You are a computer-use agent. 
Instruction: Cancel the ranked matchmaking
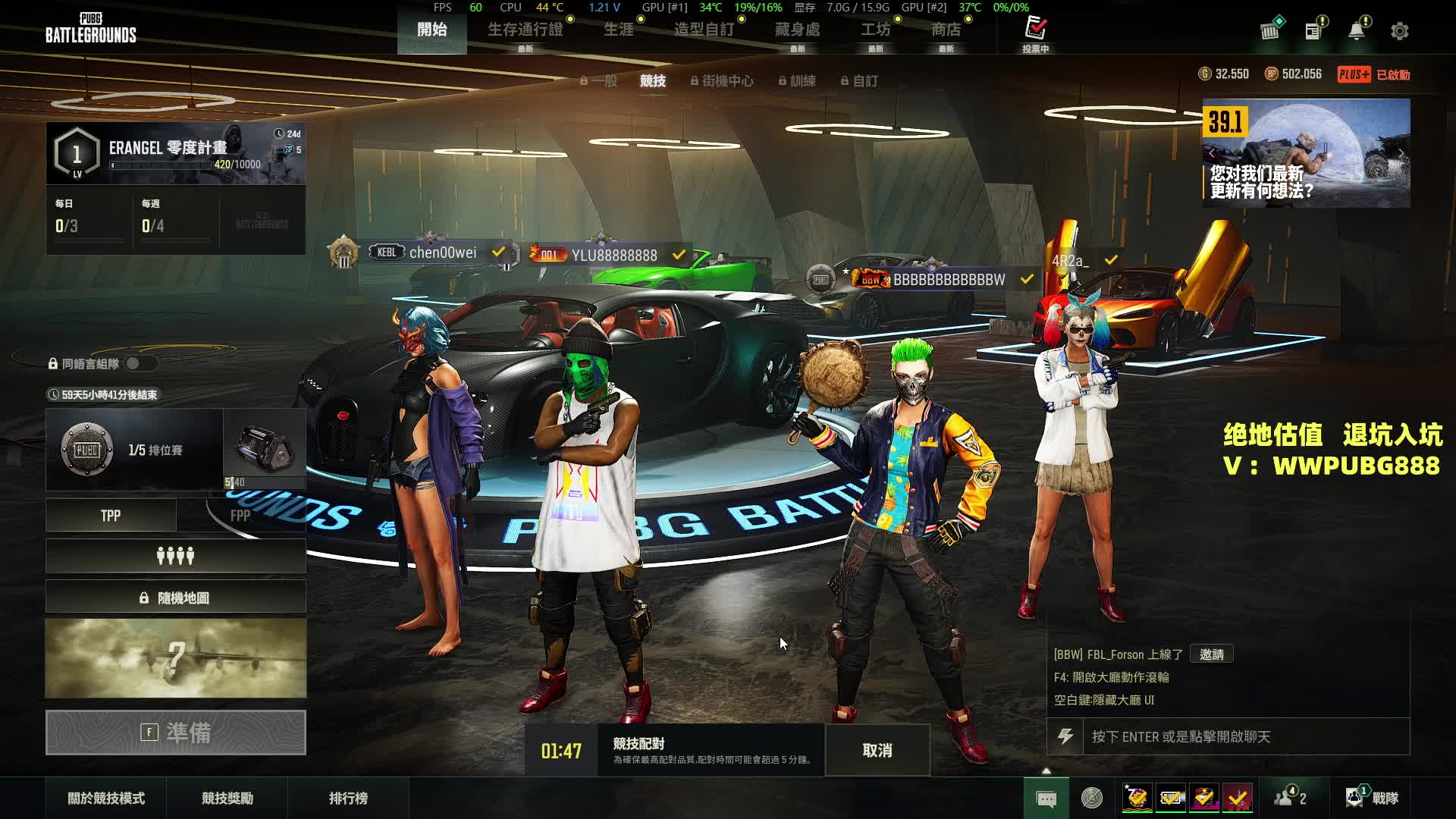click(877, 750)
